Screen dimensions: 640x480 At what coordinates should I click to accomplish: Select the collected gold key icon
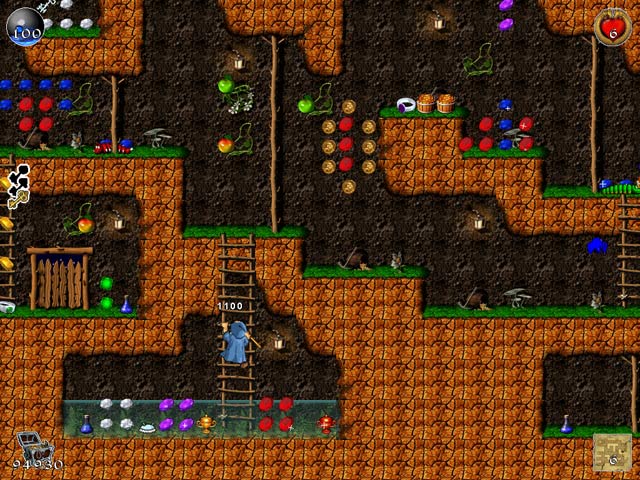(x=16, y=200)
